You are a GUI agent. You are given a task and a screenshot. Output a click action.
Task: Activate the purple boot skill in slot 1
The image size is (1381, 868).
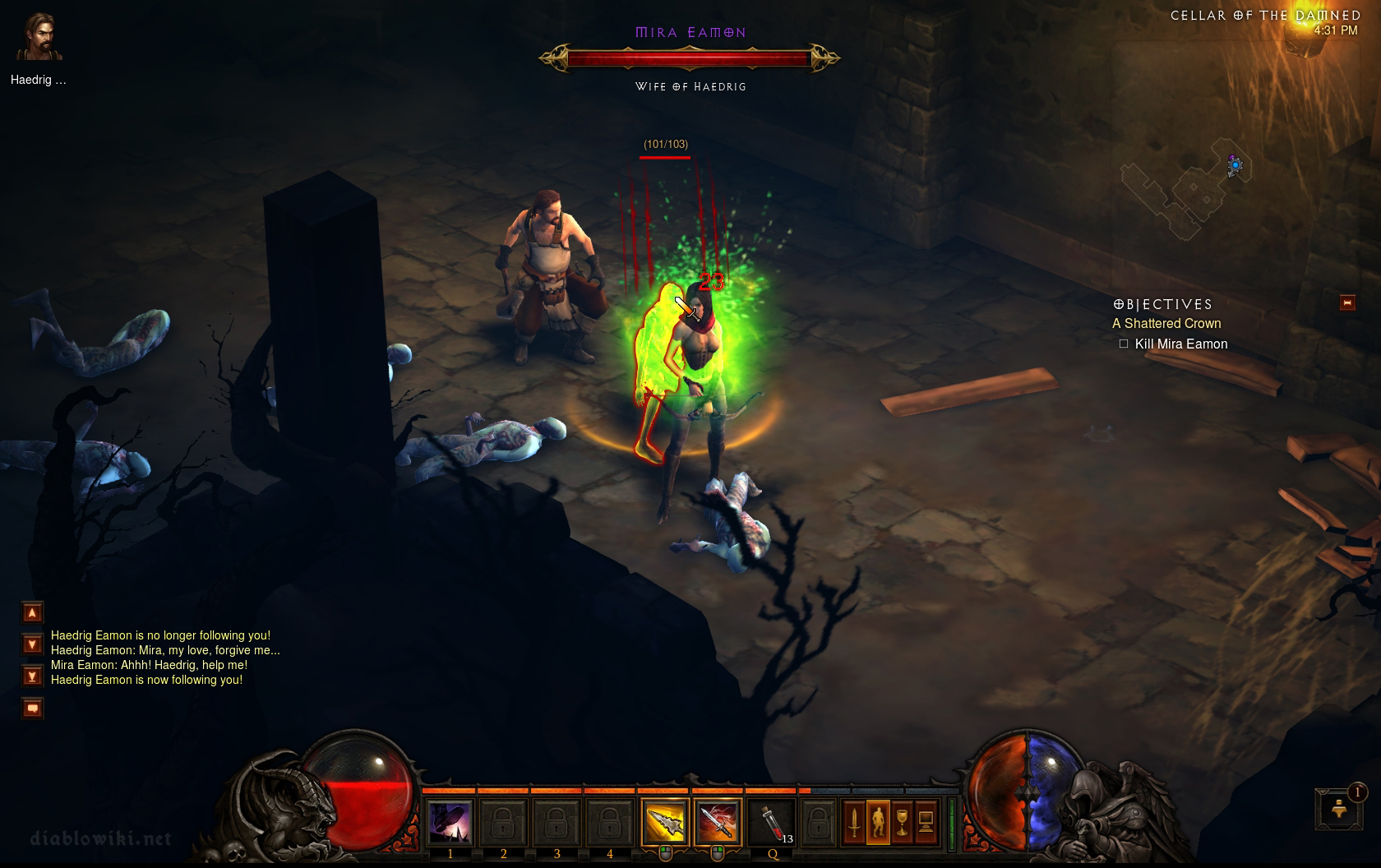coord(450,822)
